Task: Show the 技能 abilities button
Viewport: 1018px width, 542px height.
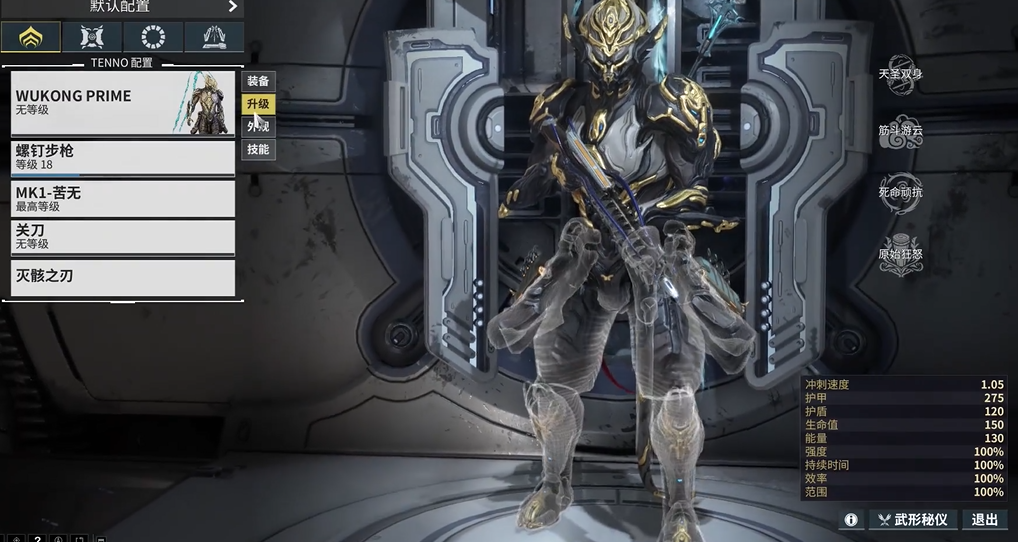Action: tap(258, 150)
